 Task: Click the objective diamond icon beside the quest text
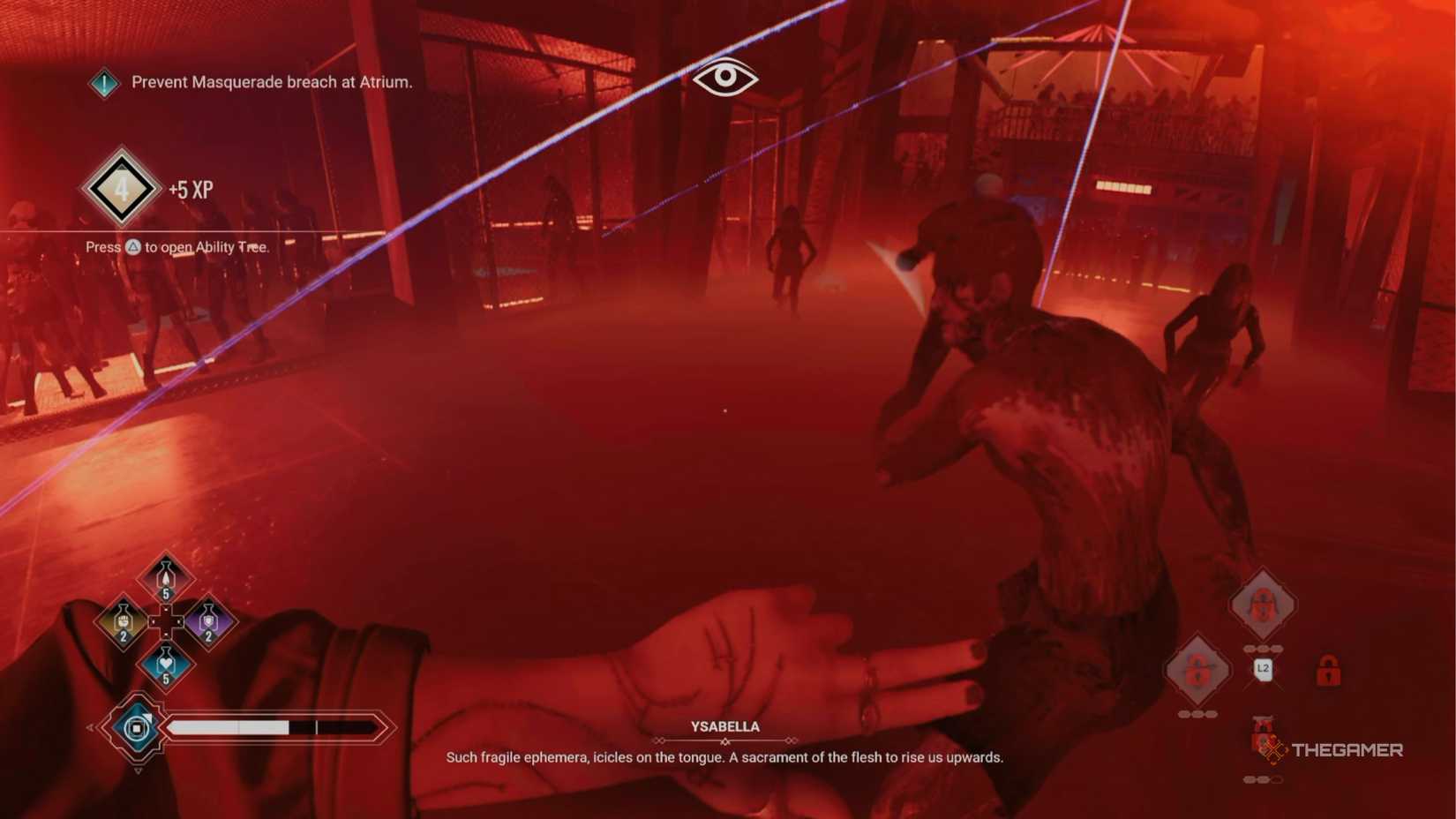(x=103, y=82)
